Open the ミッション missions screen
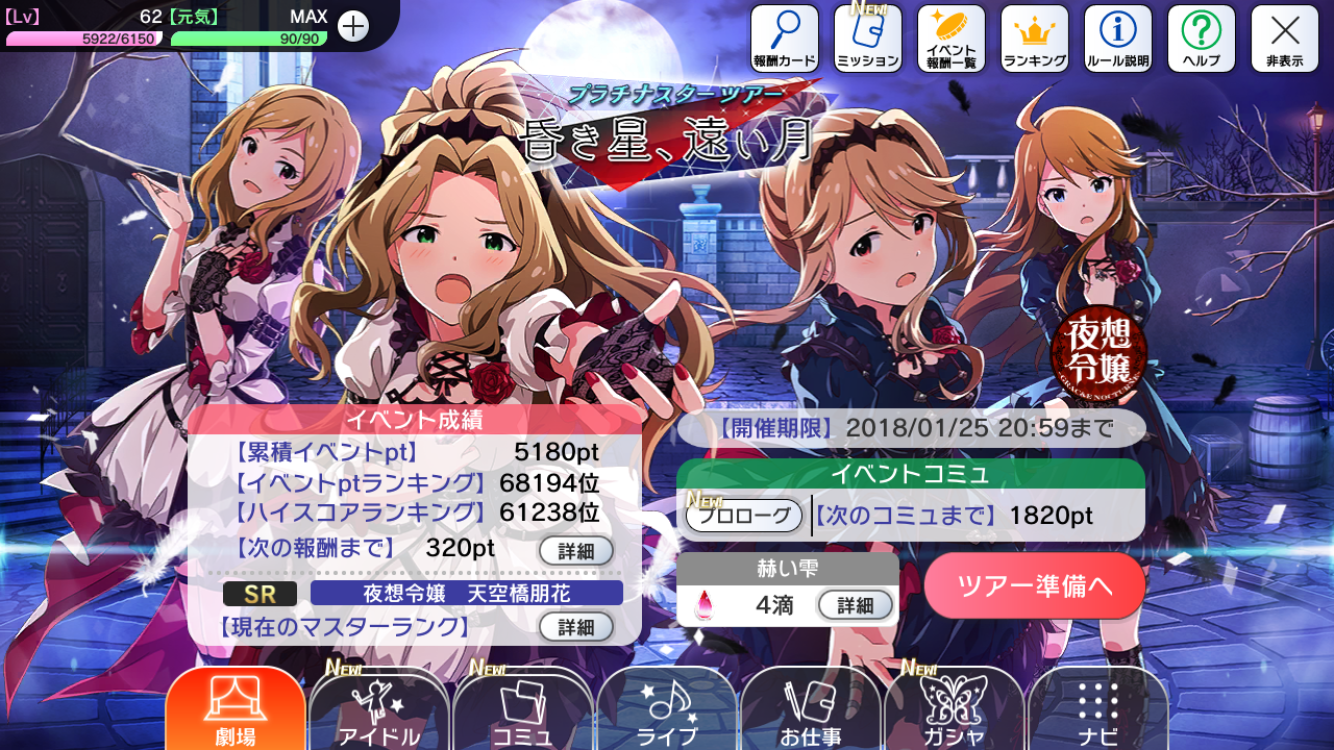The width and height of the screenshot is (1334, 750). pos(867,38)
